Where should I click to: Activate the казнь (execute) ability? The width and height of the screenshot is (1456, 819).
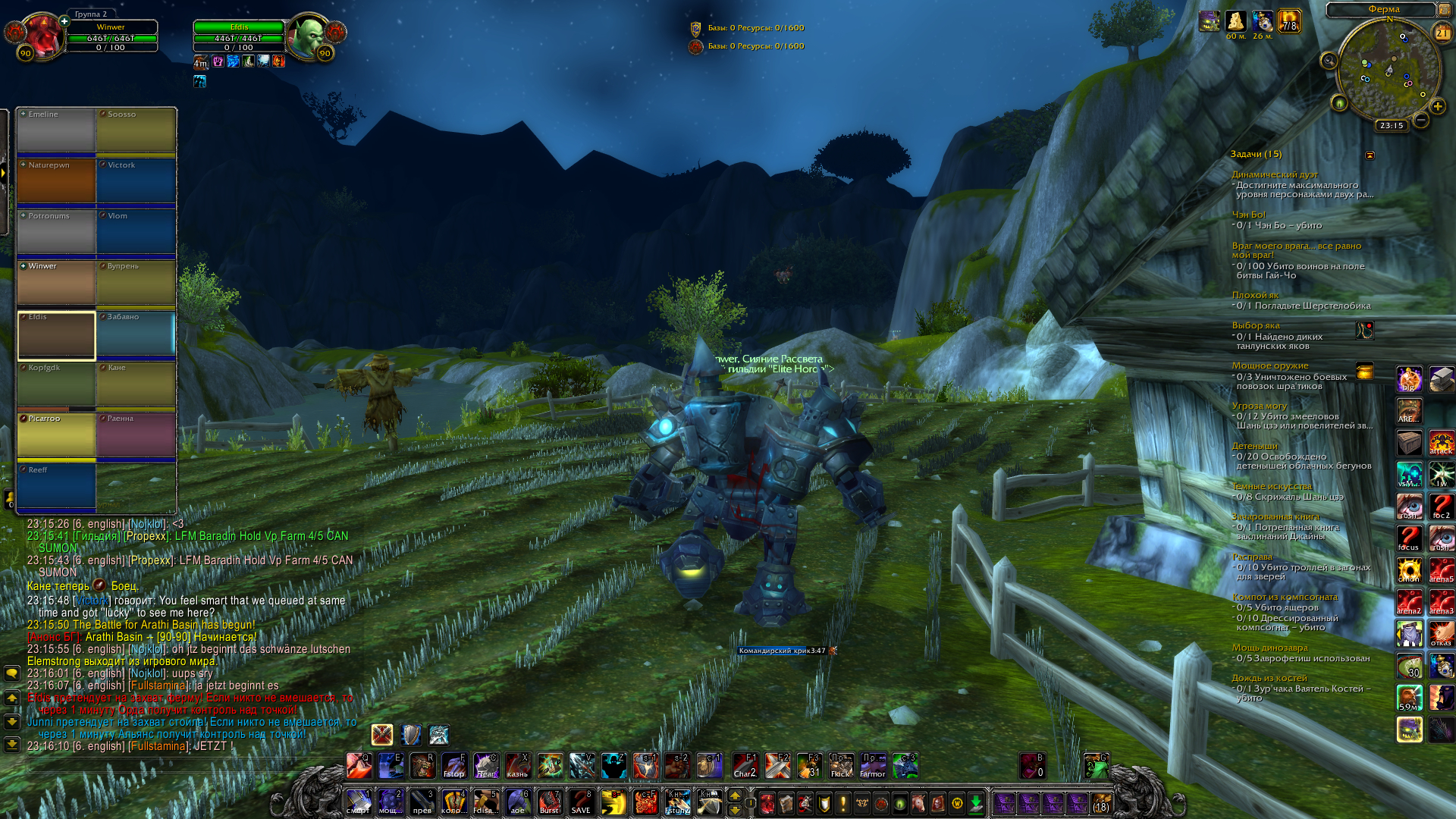click(518, 766)
